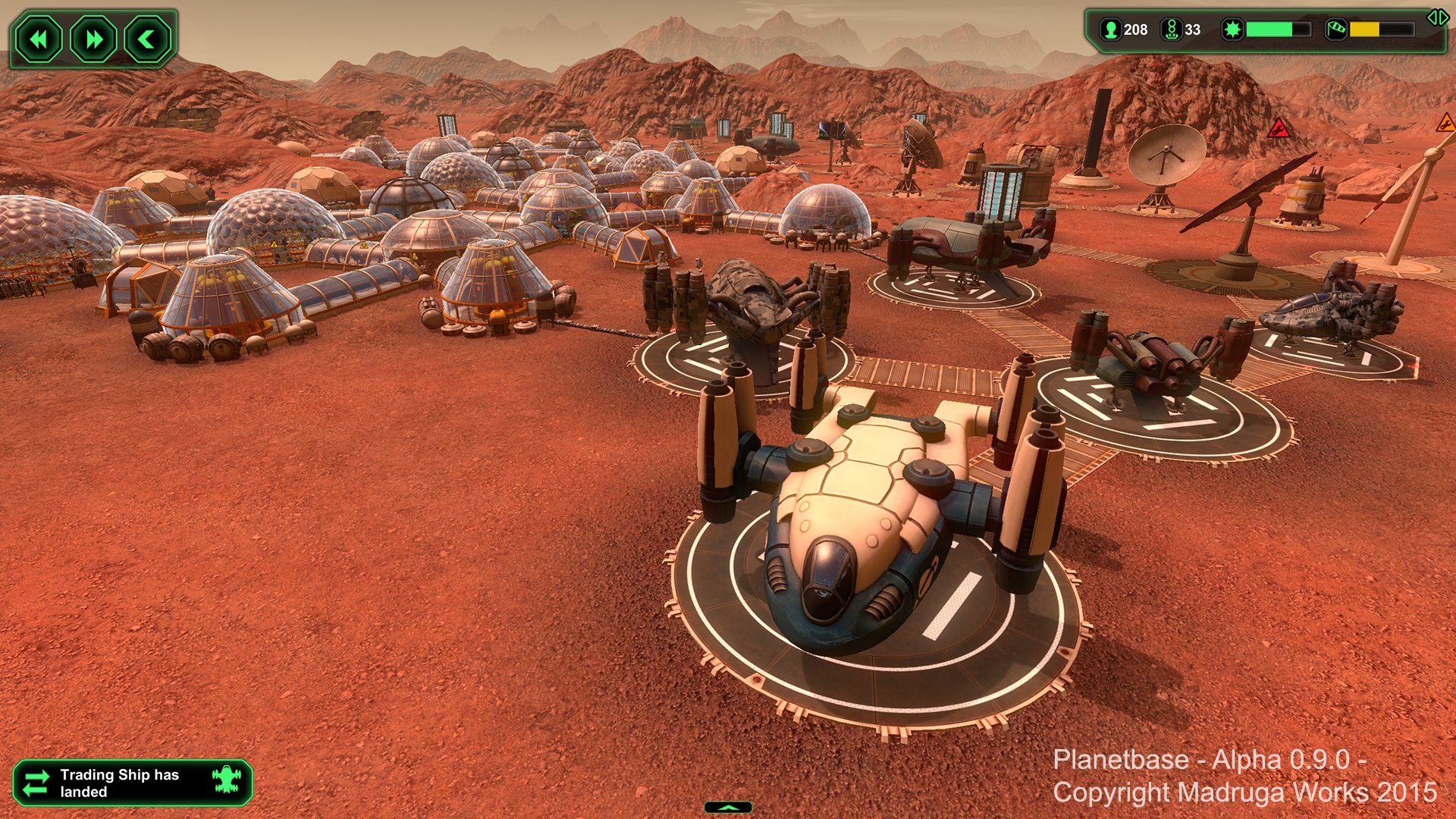Click the red wrench warning marker
Screen dimensions: 1456x819
coord(1279,129)
